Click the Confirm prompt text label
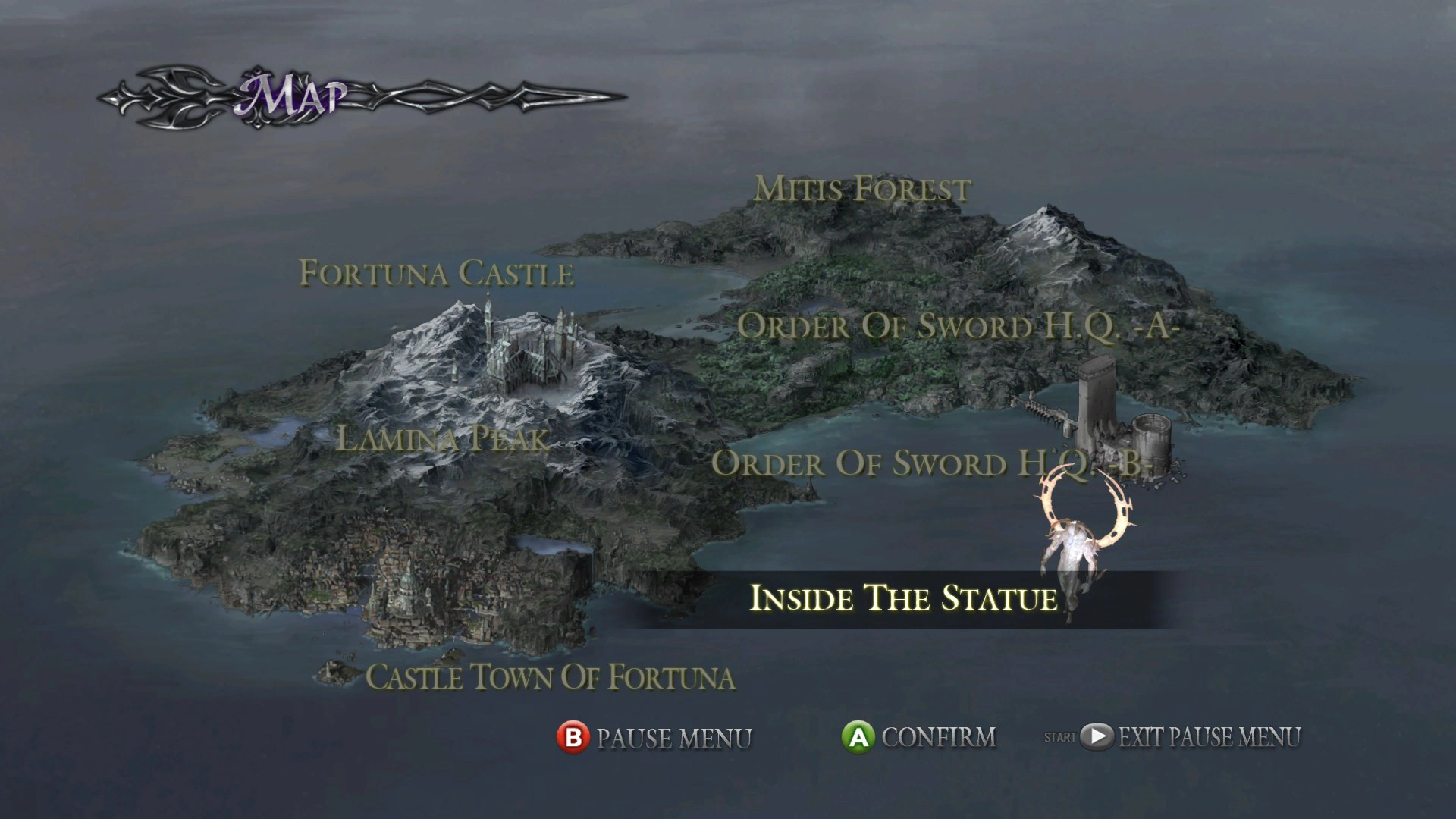This screenshot has height=819, width=1456. click(x=940, y=736)
